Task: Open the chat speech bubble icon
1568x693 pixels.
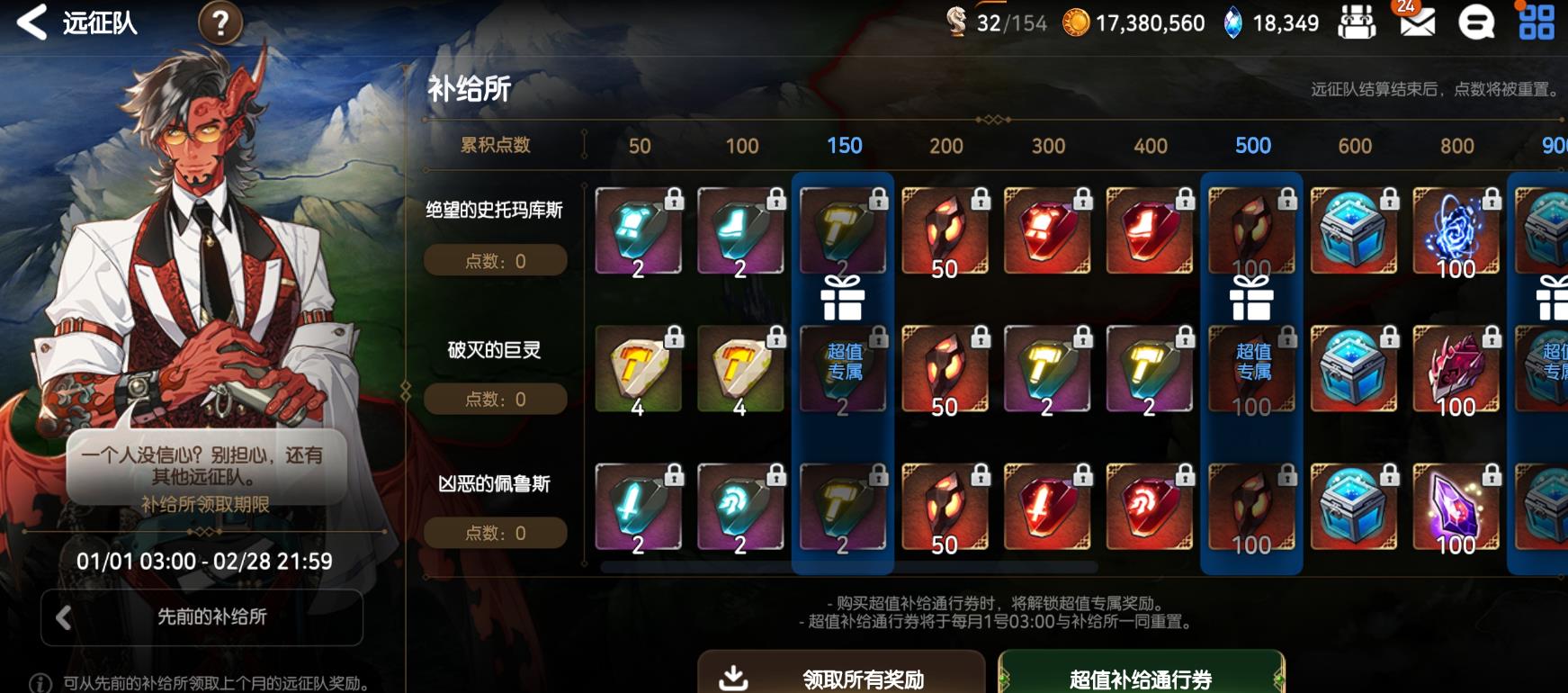Action: pyautogui.click(x=1475, y=22)
